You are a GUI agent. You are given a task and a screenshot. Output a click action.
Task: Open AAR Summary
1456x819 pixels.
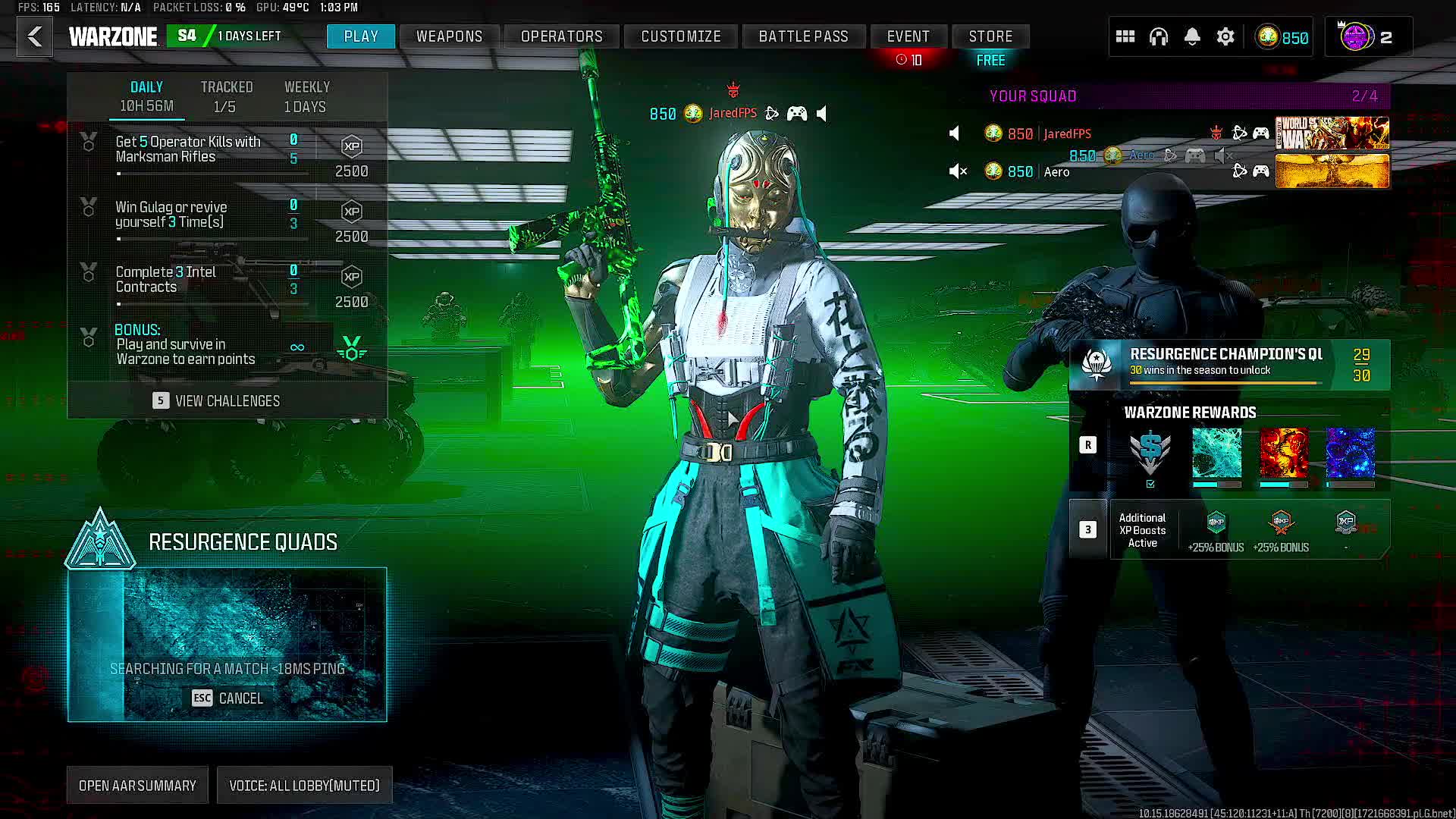click(x=137, y=786)
